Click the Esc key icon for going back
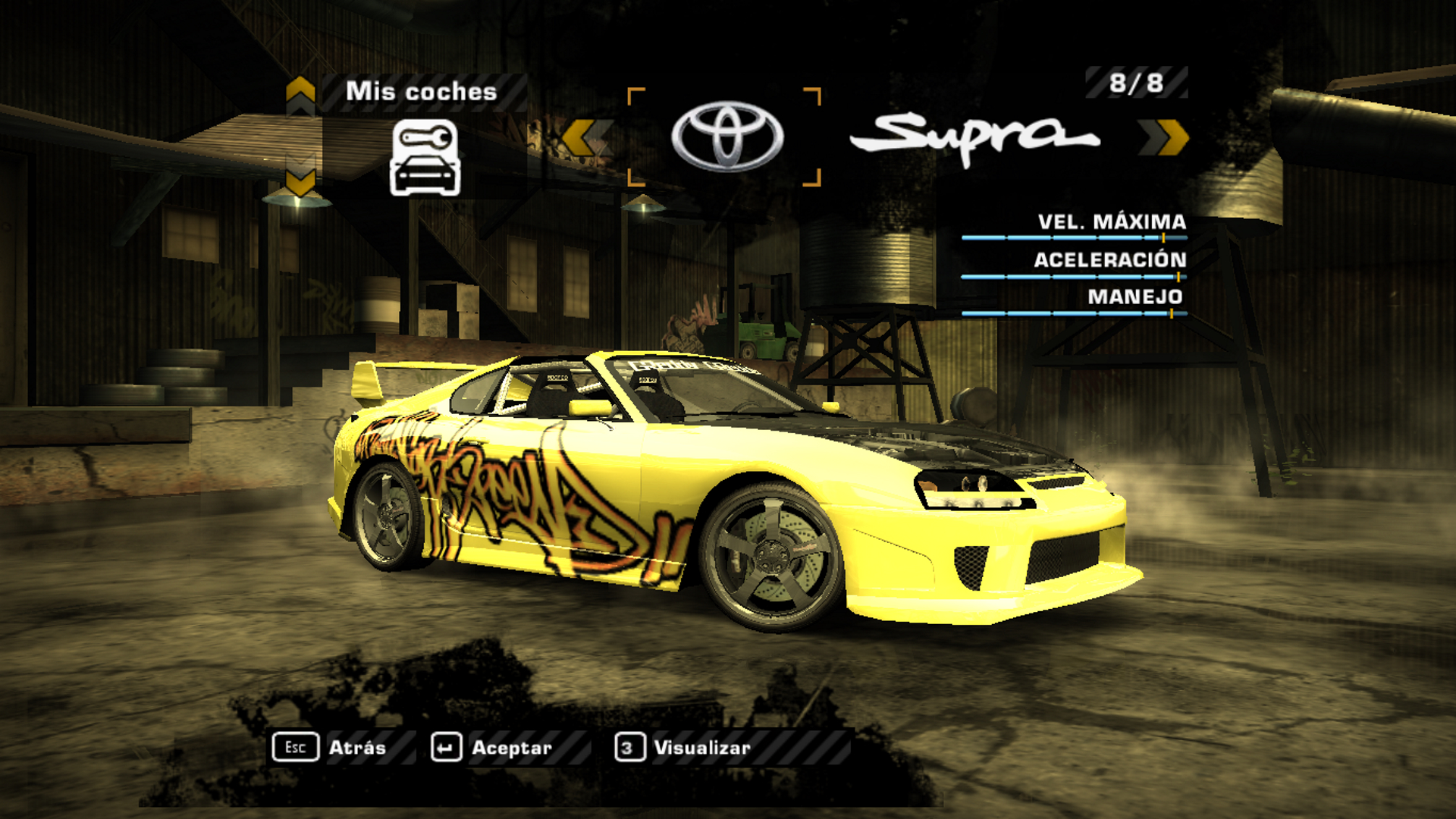Viewport: 1456px width, 819px height. pyautogui.click(x=296, y=748)
